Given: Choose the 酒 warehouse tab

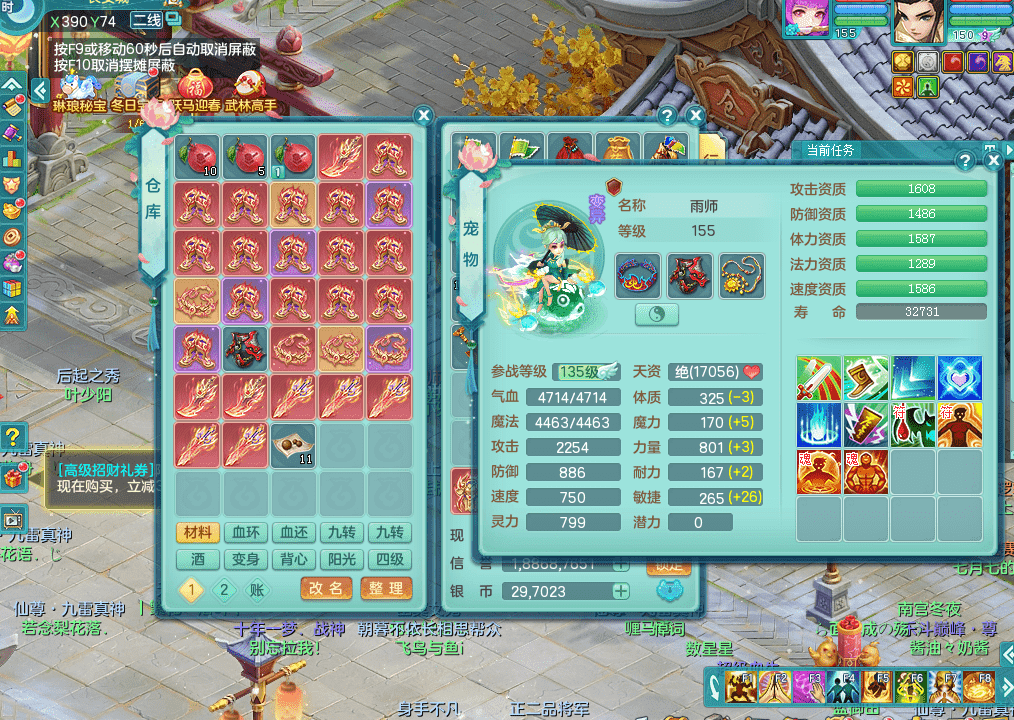Looking at the screenshot, I should coord(198,560).
